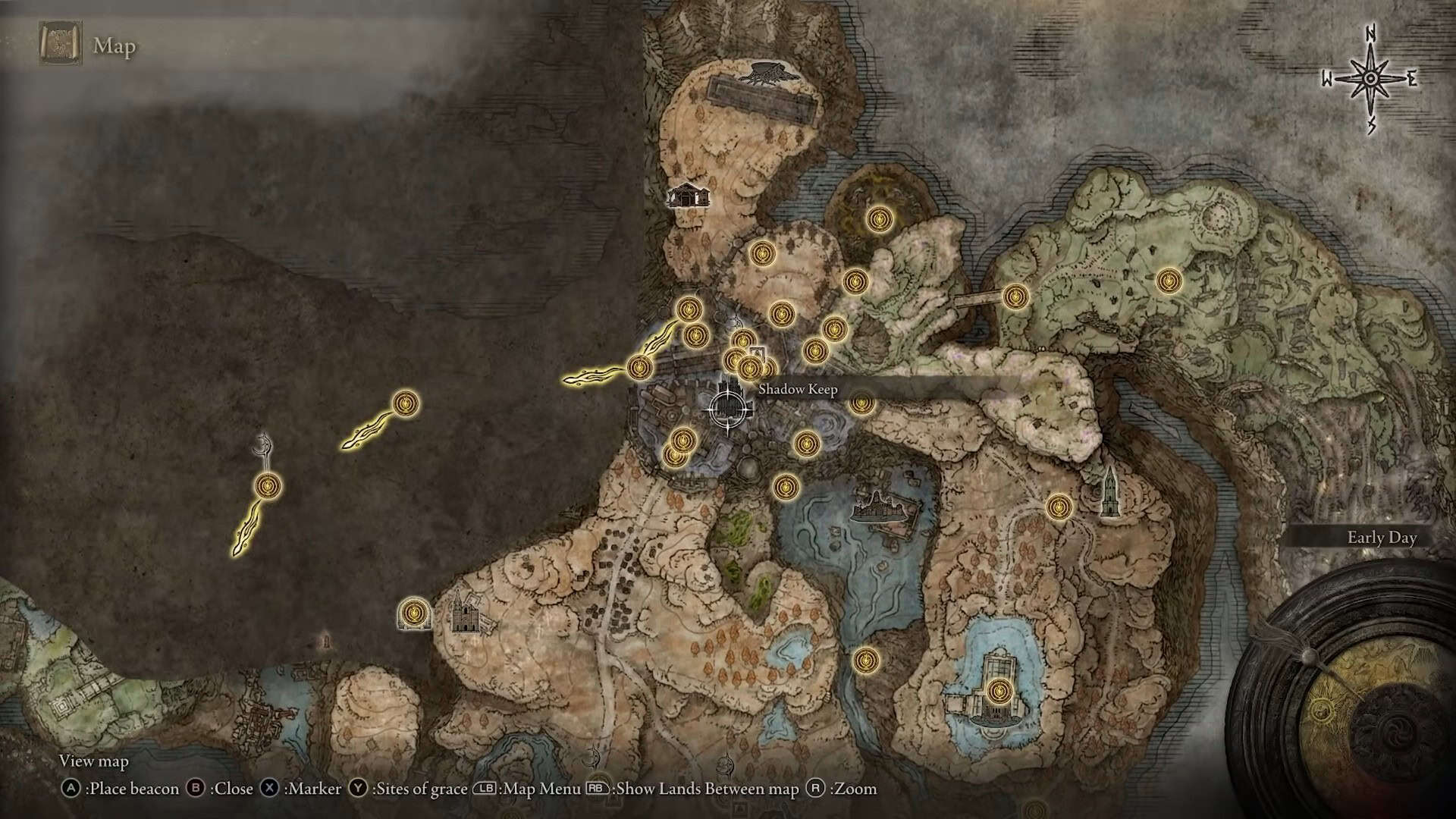Select the grace inside the circular swamp area
Image resolution: width=1456 pixels, height=819 pixels.
coord(879,219)
